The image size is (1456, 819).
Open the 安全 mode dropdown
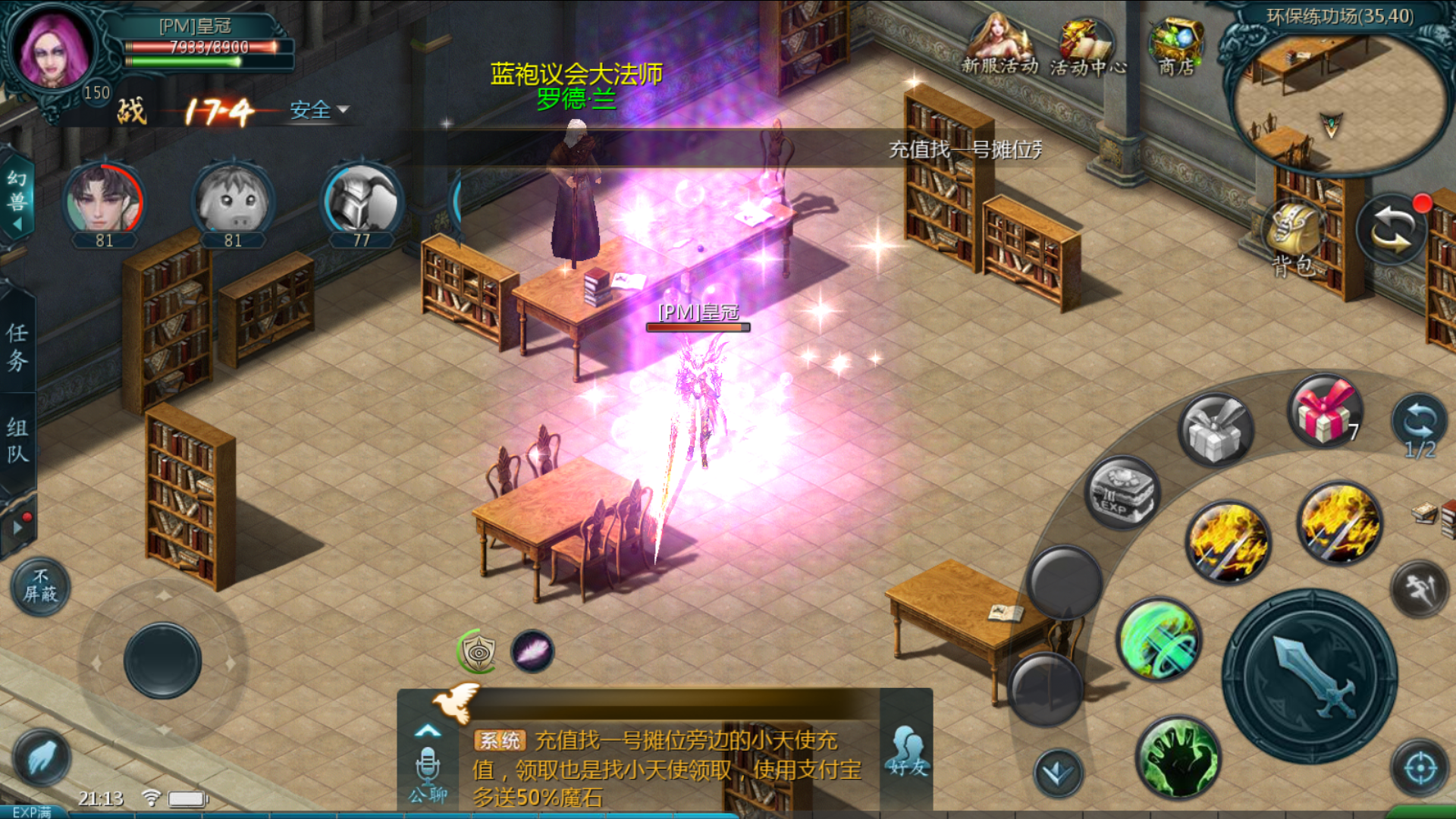pos(319,110)
